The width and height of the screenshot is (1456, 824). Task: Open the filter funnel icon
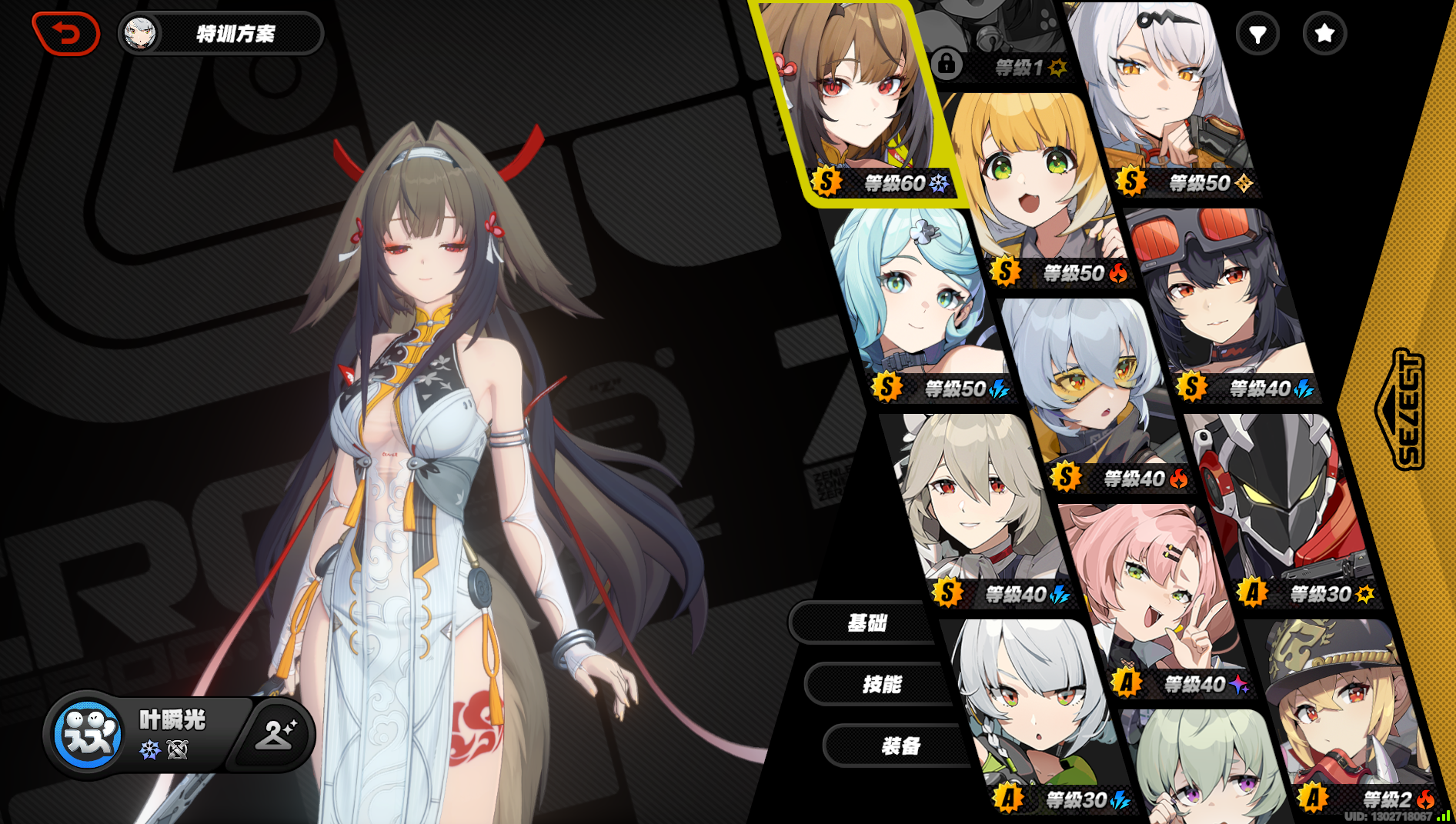pos(1258,34)
